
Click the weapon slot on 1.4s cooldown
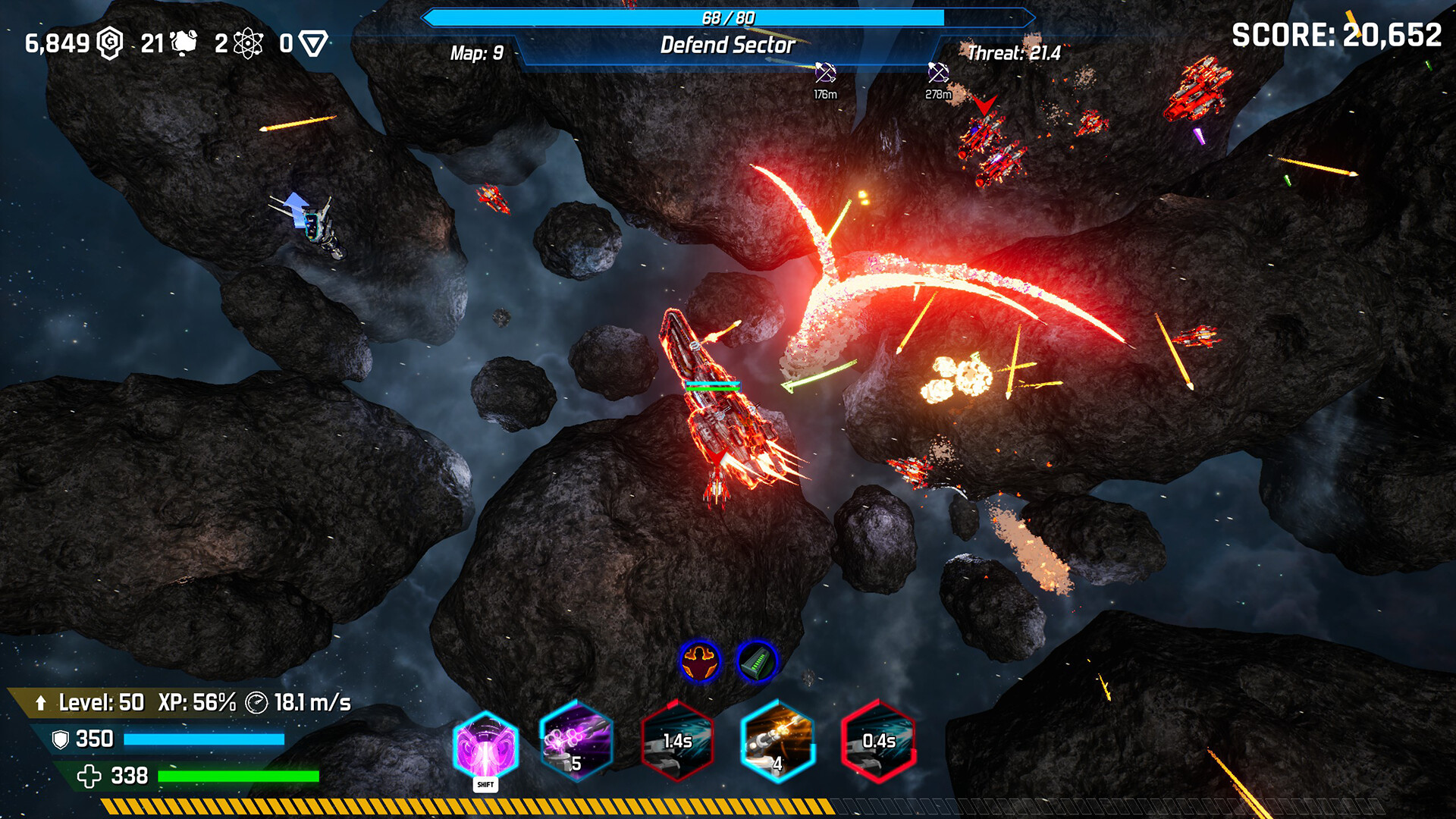[677, 741]
